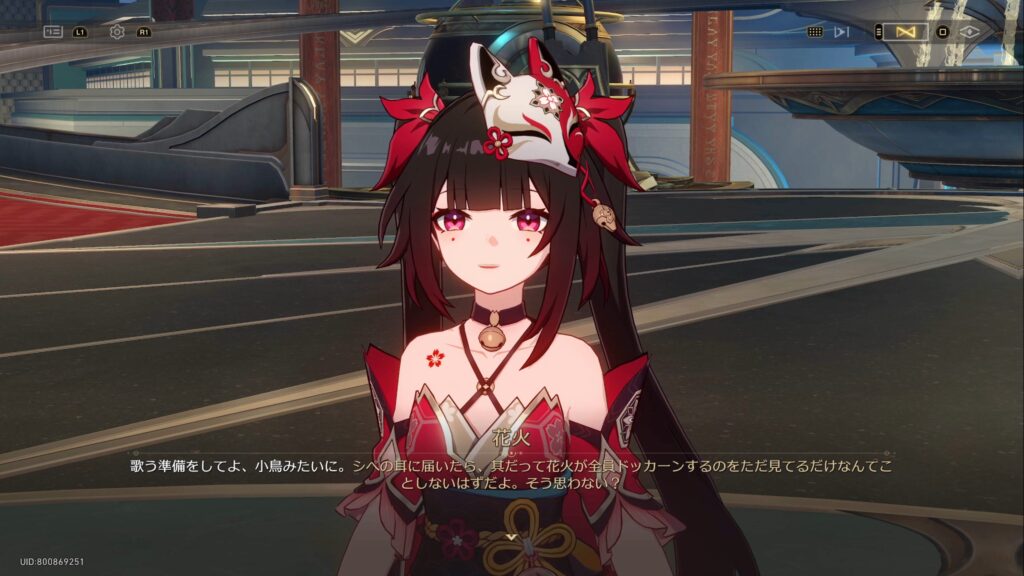Viewport: 1024px width, 576px height.
Task: Hide the interface with the diamond eye icon
Action: point(969,32)
